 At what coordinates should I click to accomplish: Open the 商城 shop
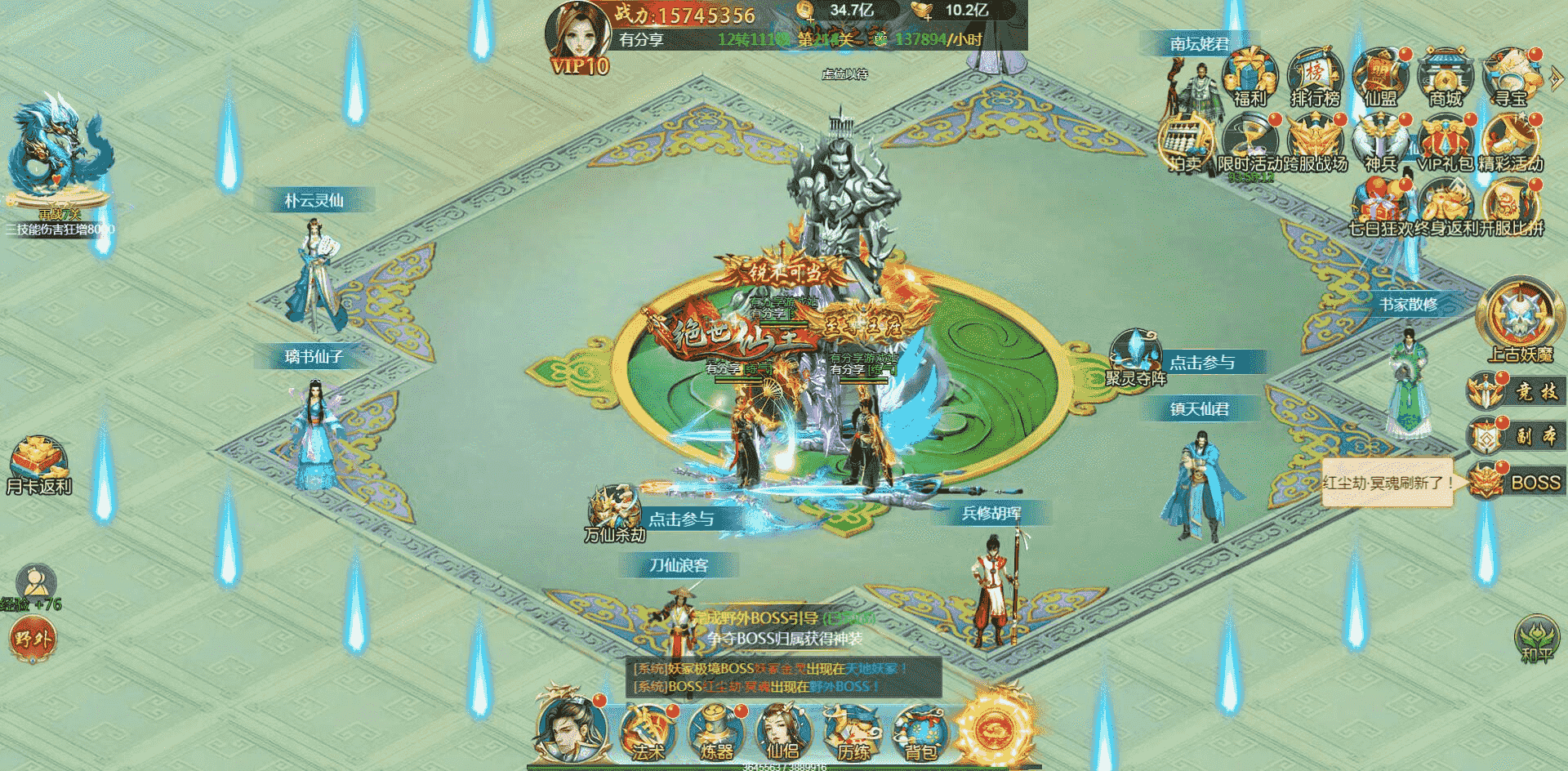click(1445, 78)
